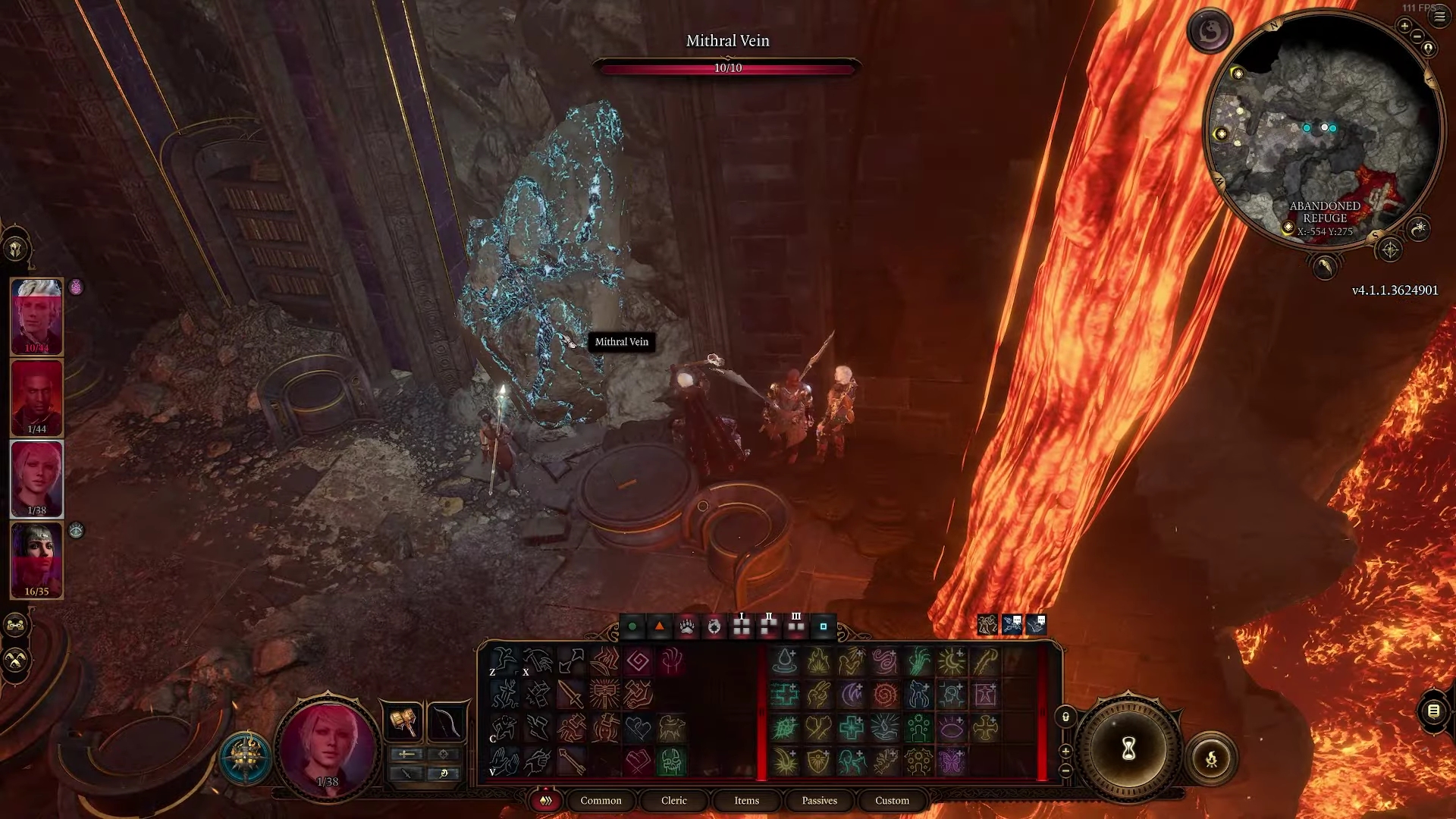Switch to the Custom hotbar tab
Screen dimensions: 1456x819
892,800
